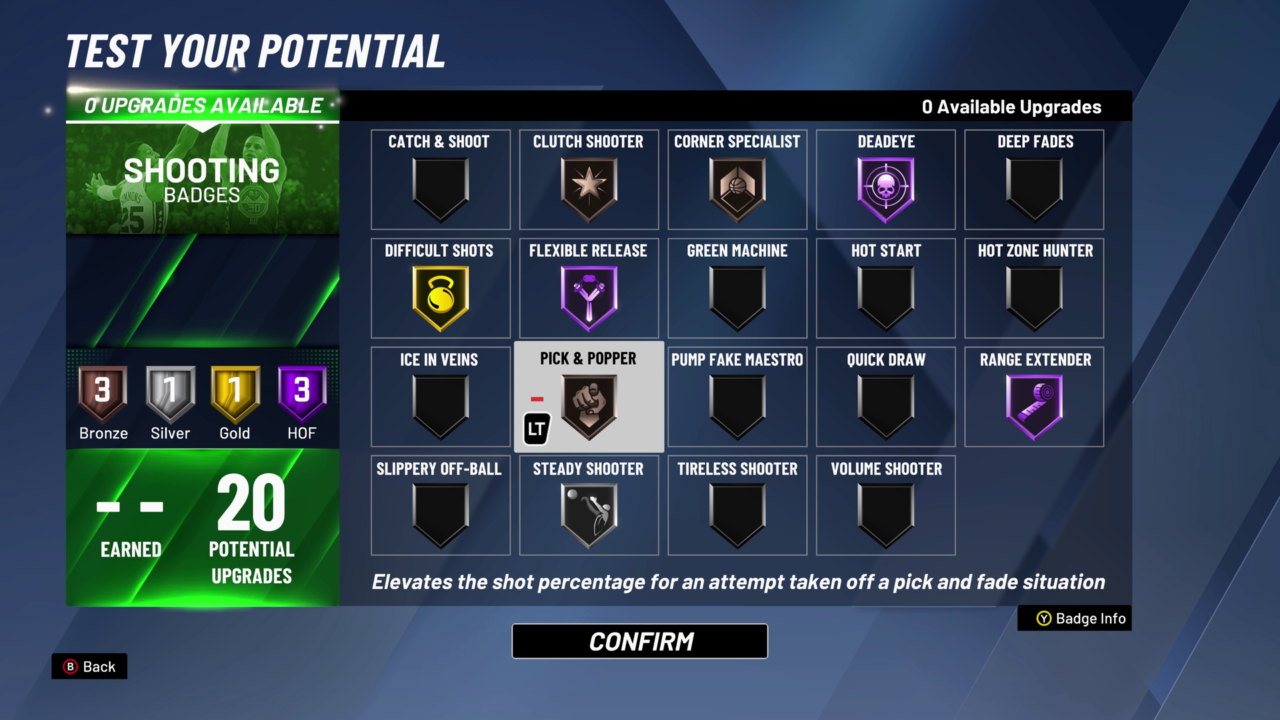The image size is (1280, 720).
Task: Open the Steady Shooter badge
Action: pos(588,506)
